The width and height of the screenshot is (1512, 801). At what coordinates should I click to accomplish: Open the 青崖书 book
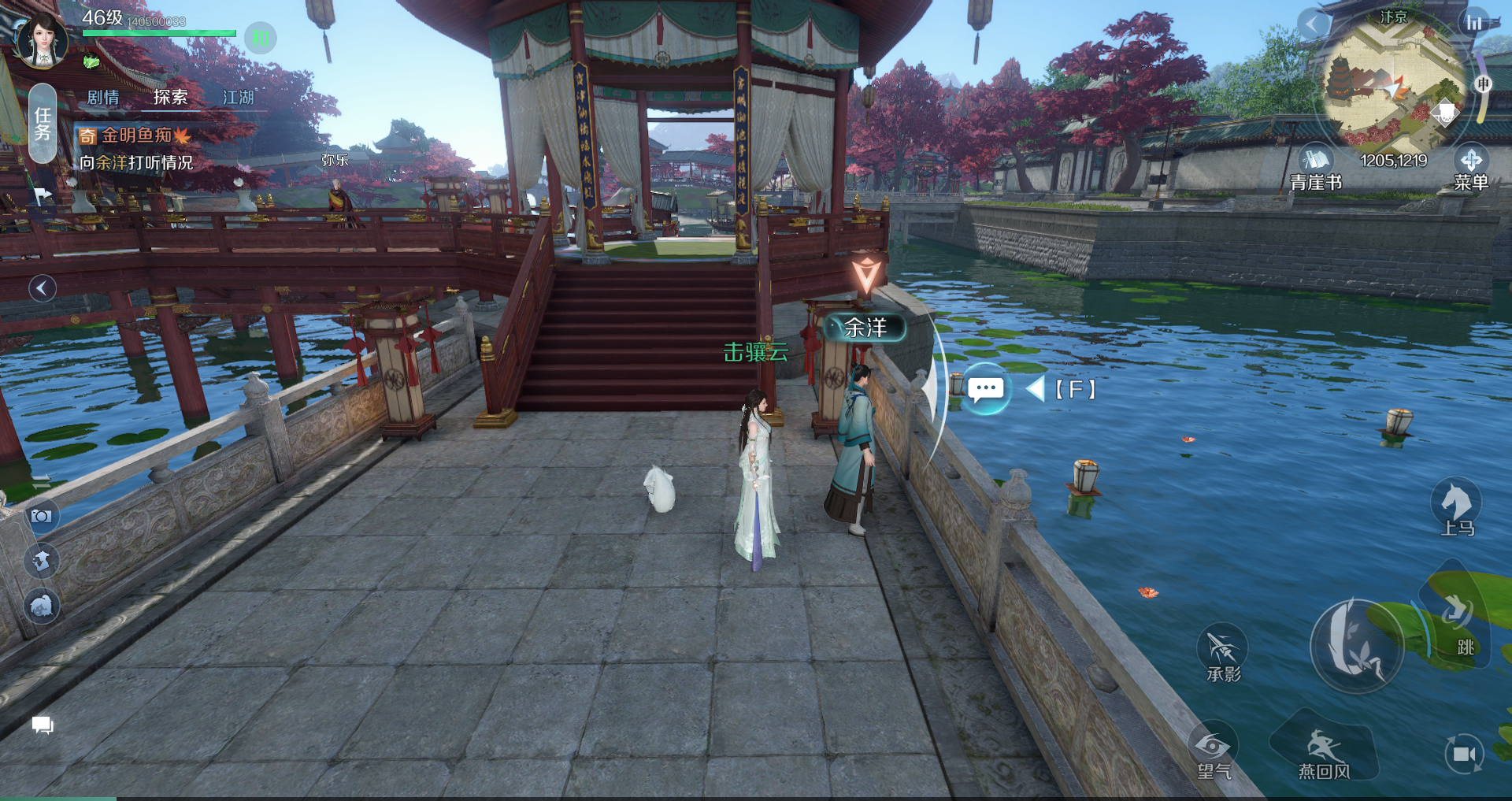[x=1315, y=168]
